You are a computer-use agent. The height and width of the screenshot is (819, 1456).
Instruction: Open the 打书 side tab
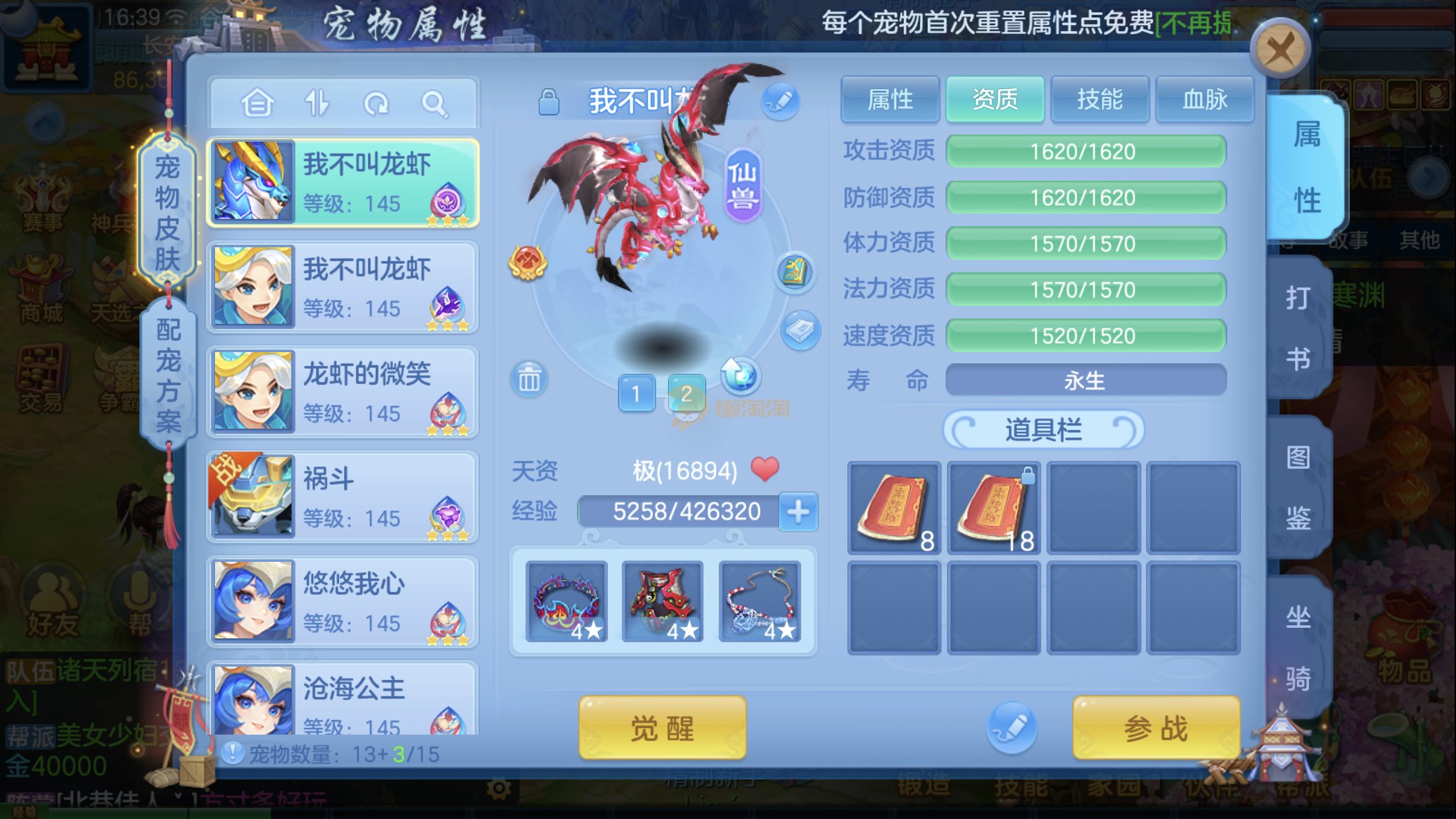pos(1298,328)
